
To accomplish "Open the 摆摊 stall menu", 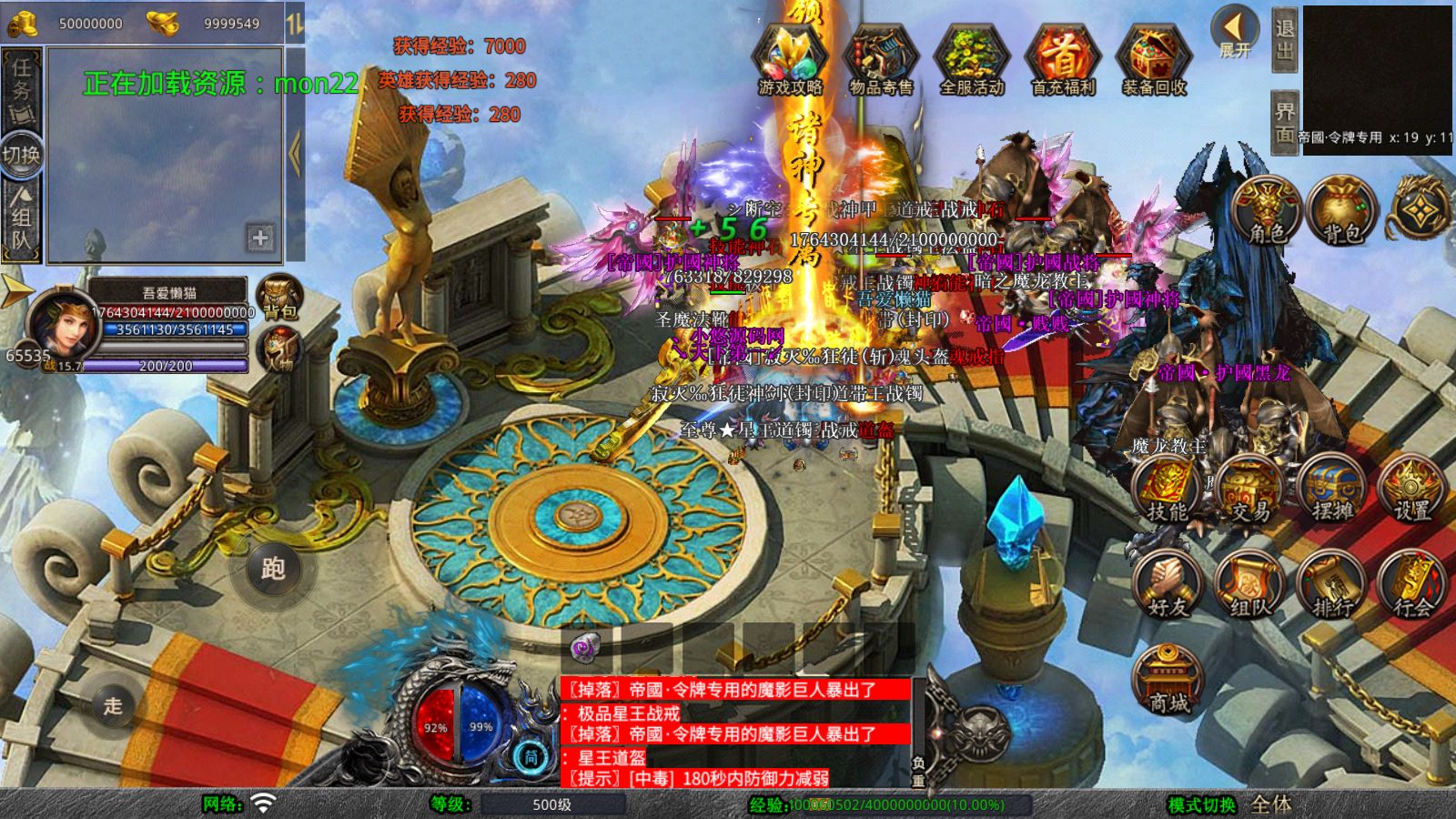I will tap(1332, 491).
